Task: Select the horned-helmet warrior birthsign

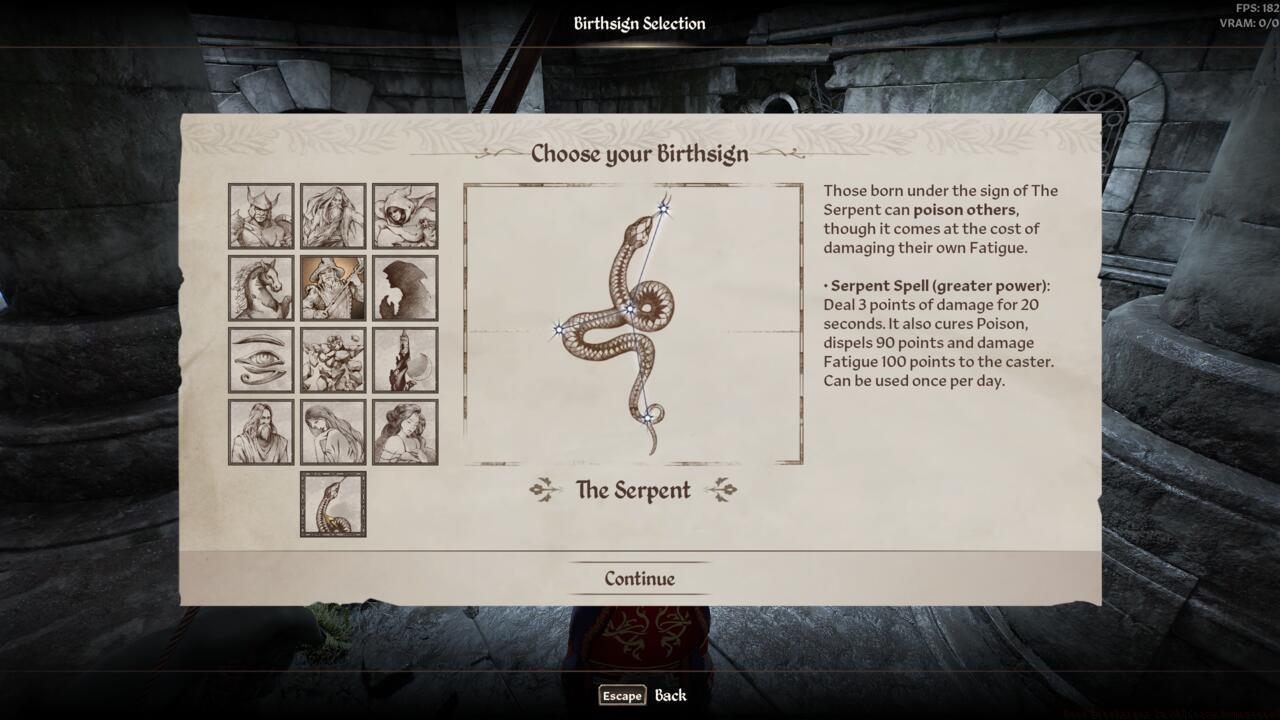Action: pos(261,216)
